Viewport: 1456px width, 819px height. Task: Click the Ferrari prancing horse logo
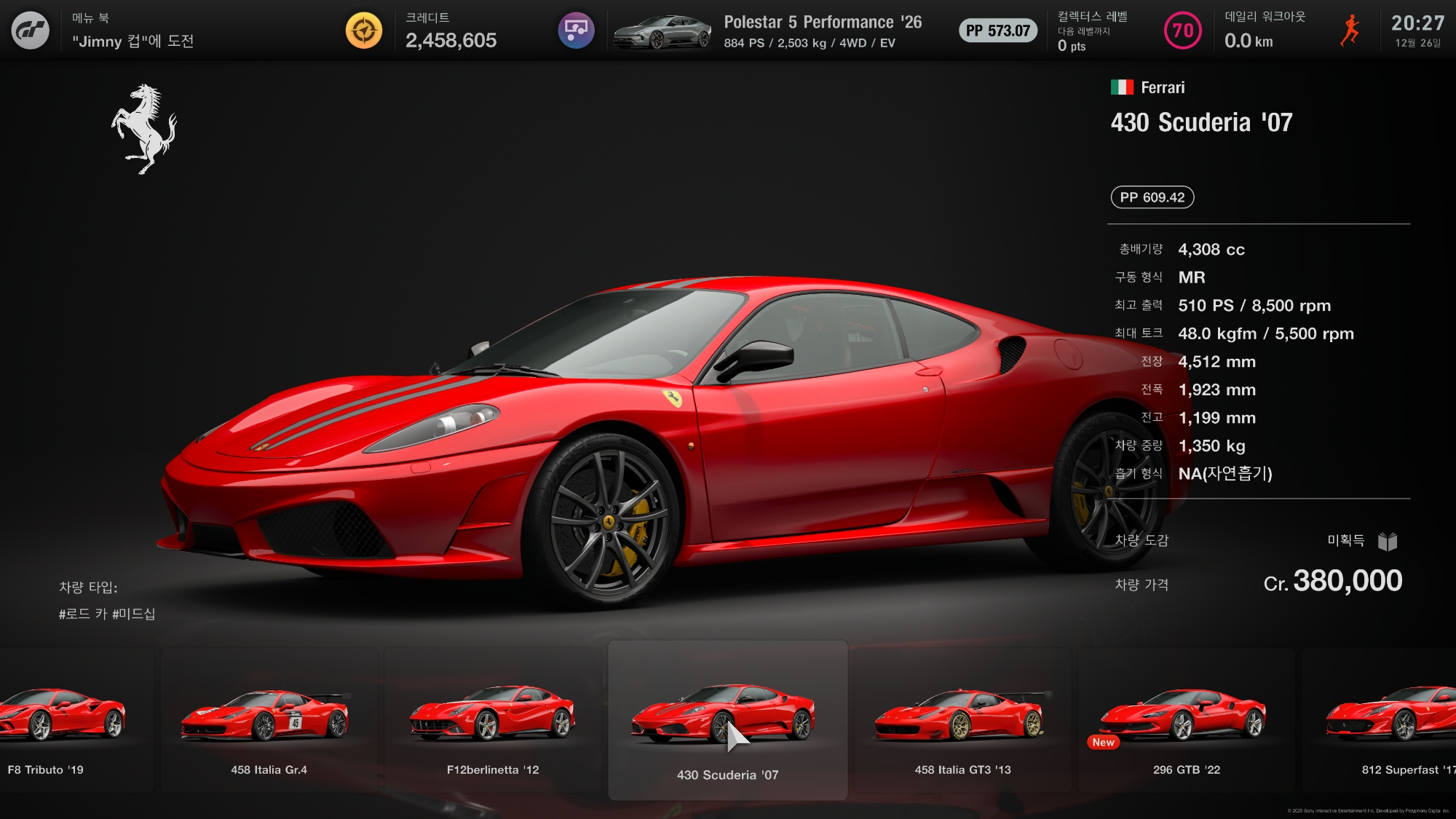point(145,129)
